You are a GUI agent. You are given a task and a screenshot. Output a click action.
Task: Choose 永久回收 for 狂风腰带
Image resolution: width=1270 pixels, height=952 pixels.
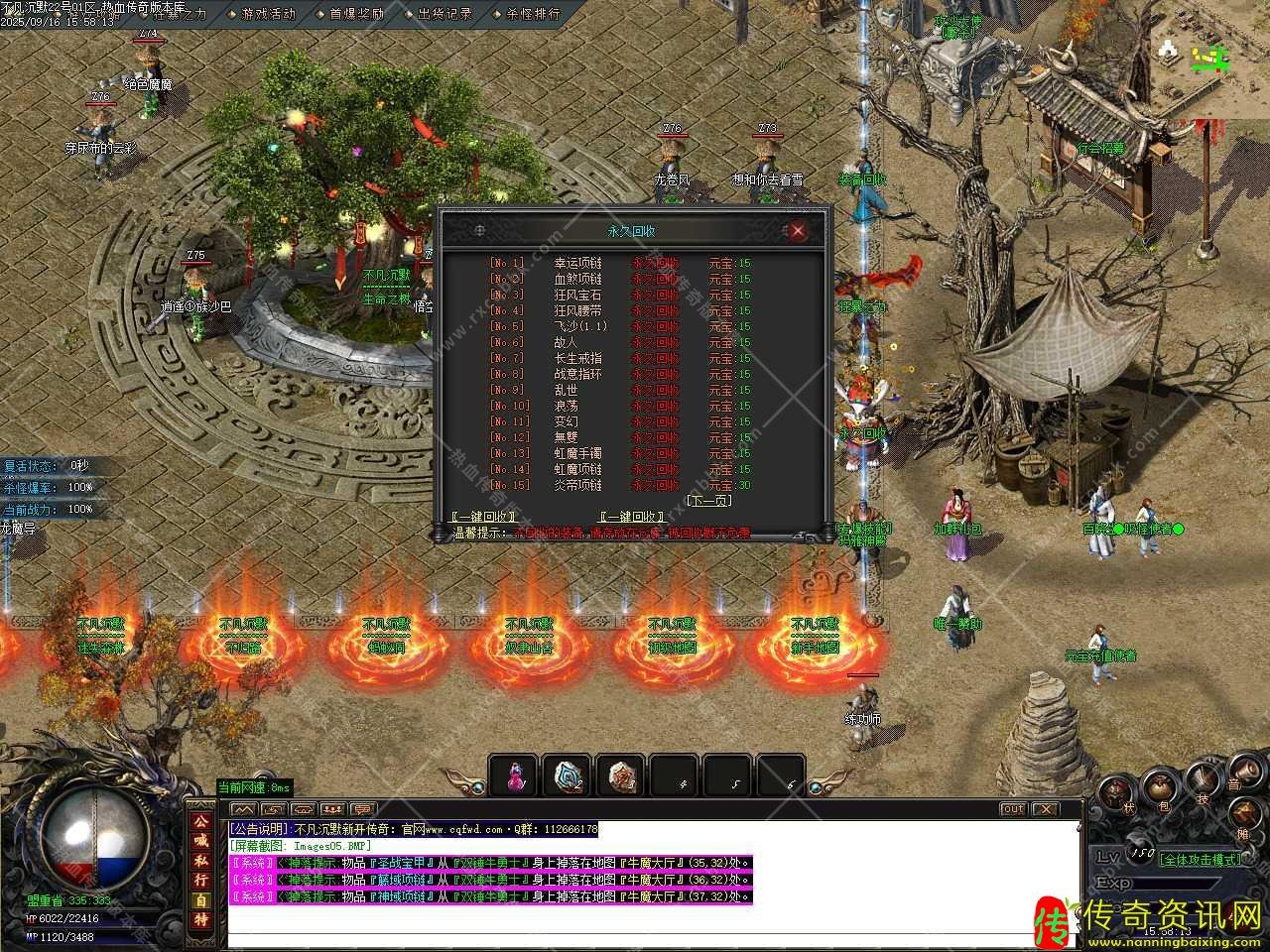tap(656, 310)
